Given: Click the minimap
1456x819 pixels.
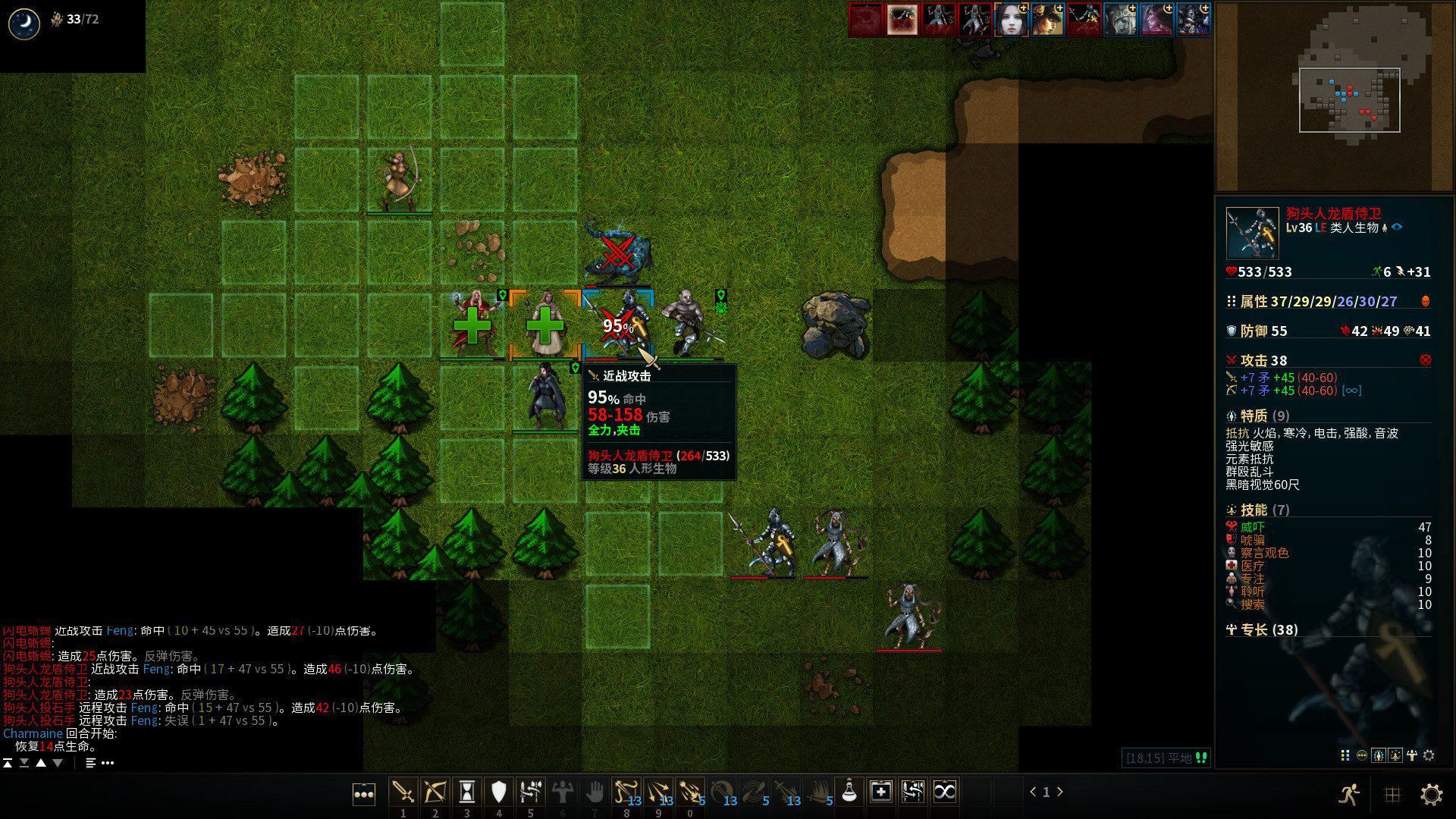Looking at the screenshot, I should click(1335, 97).
